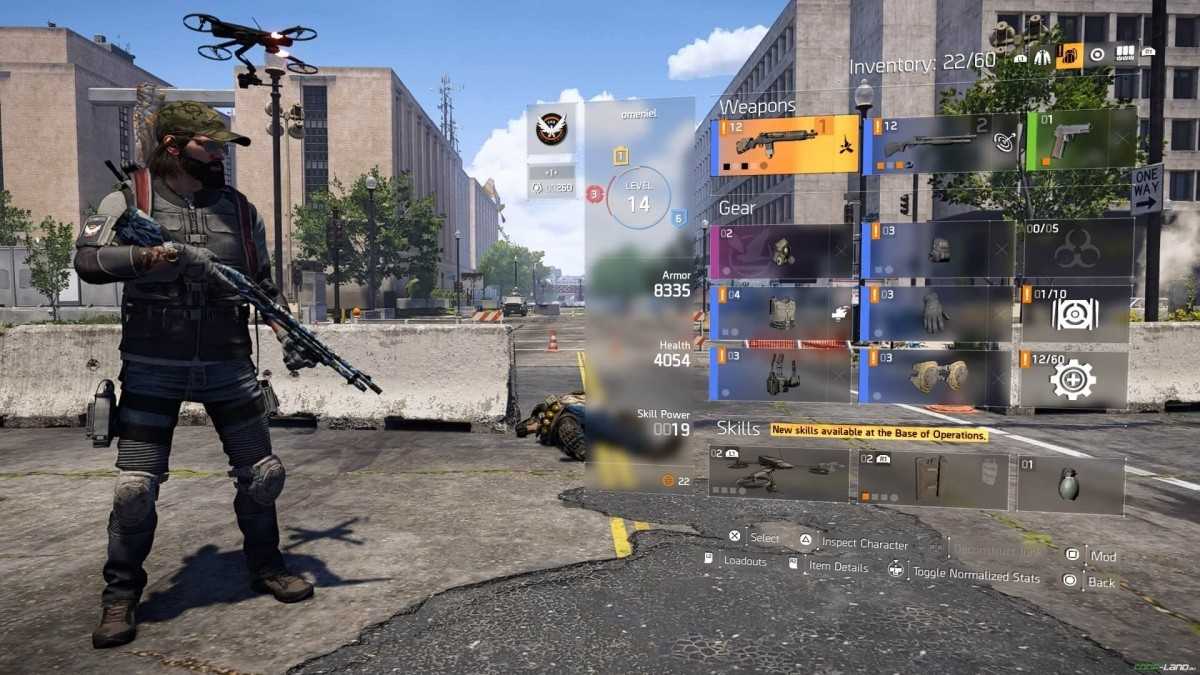Select the backpack gear slot
This screenshot has width=1200, height=675.
(x=937, y=250)
